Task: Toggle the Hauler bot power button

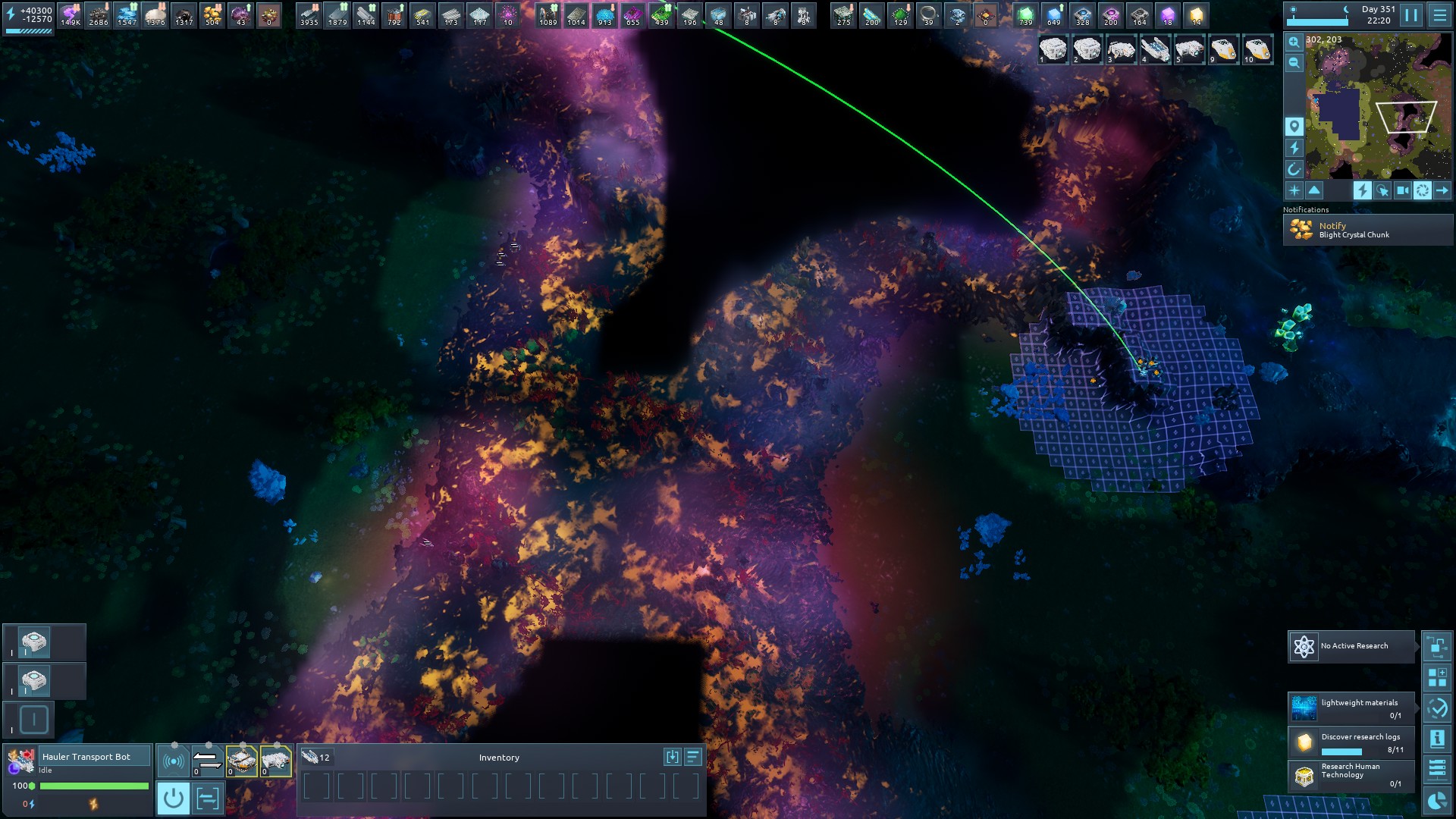Action: point(173,798)
